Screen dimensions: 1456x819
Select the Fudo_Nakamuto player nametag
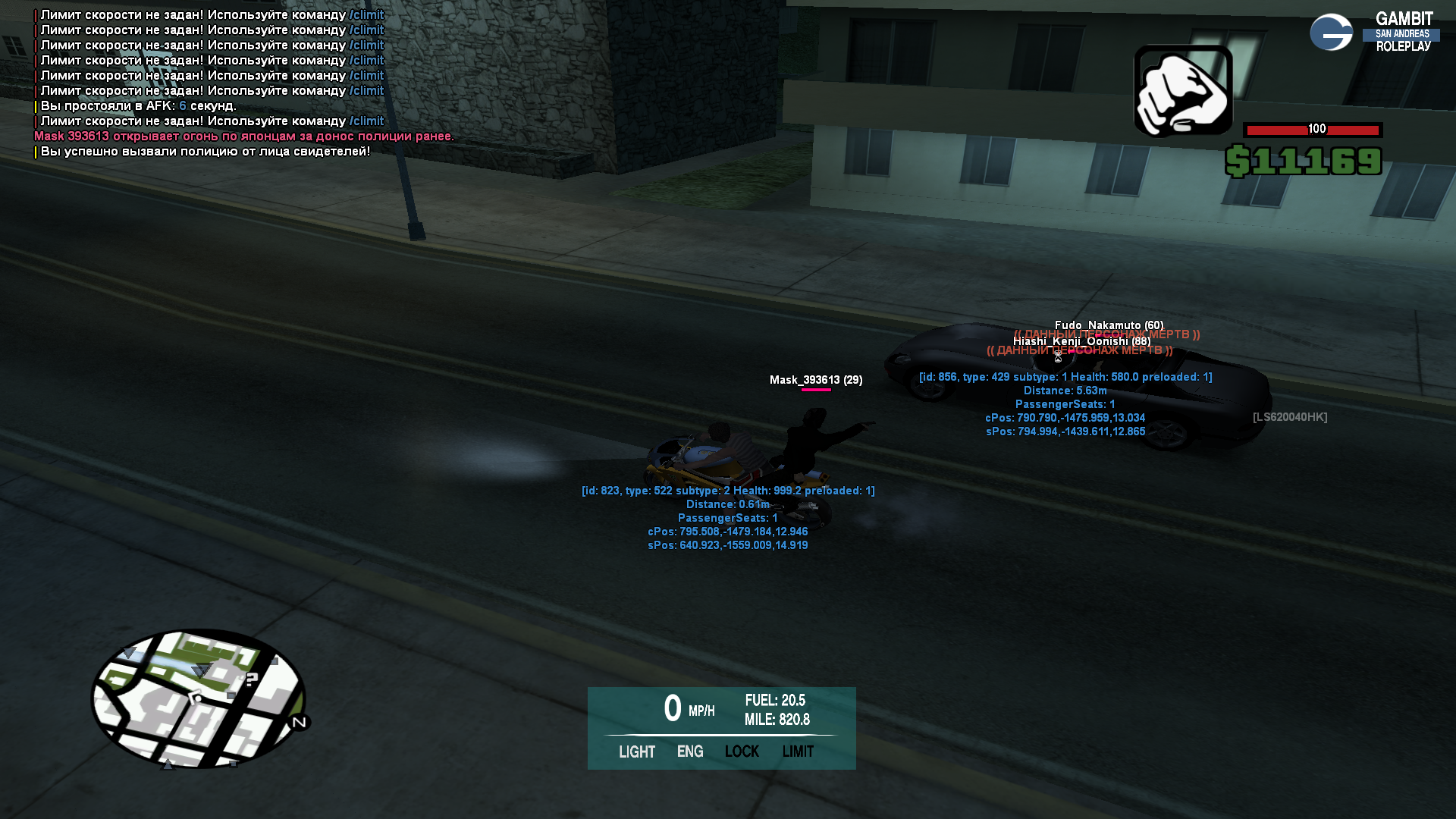[1109, 325]
